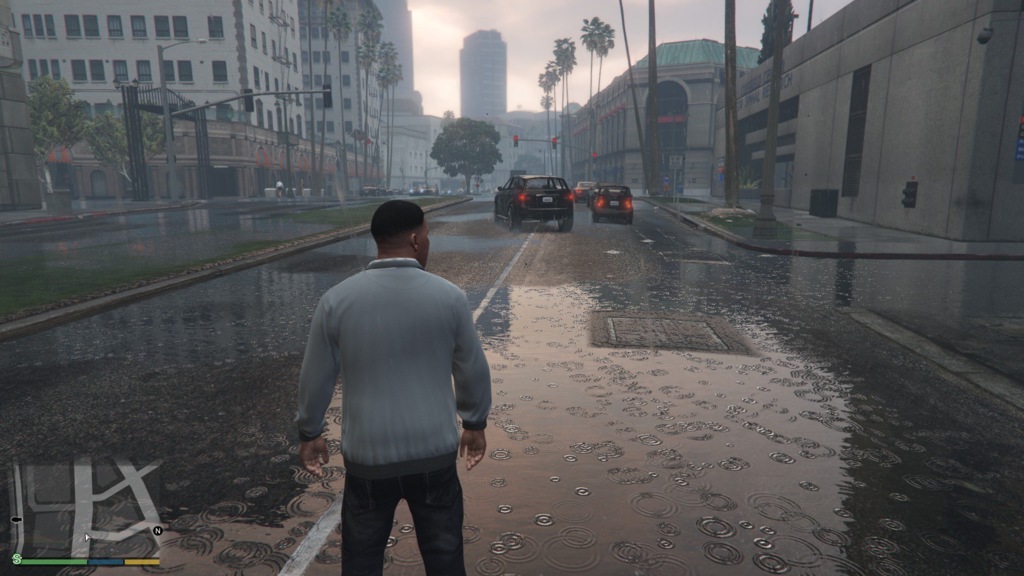Screen dimensions: 1024x576
Task: Click the green S icon on the minimap
Action: tap(17, 559)
